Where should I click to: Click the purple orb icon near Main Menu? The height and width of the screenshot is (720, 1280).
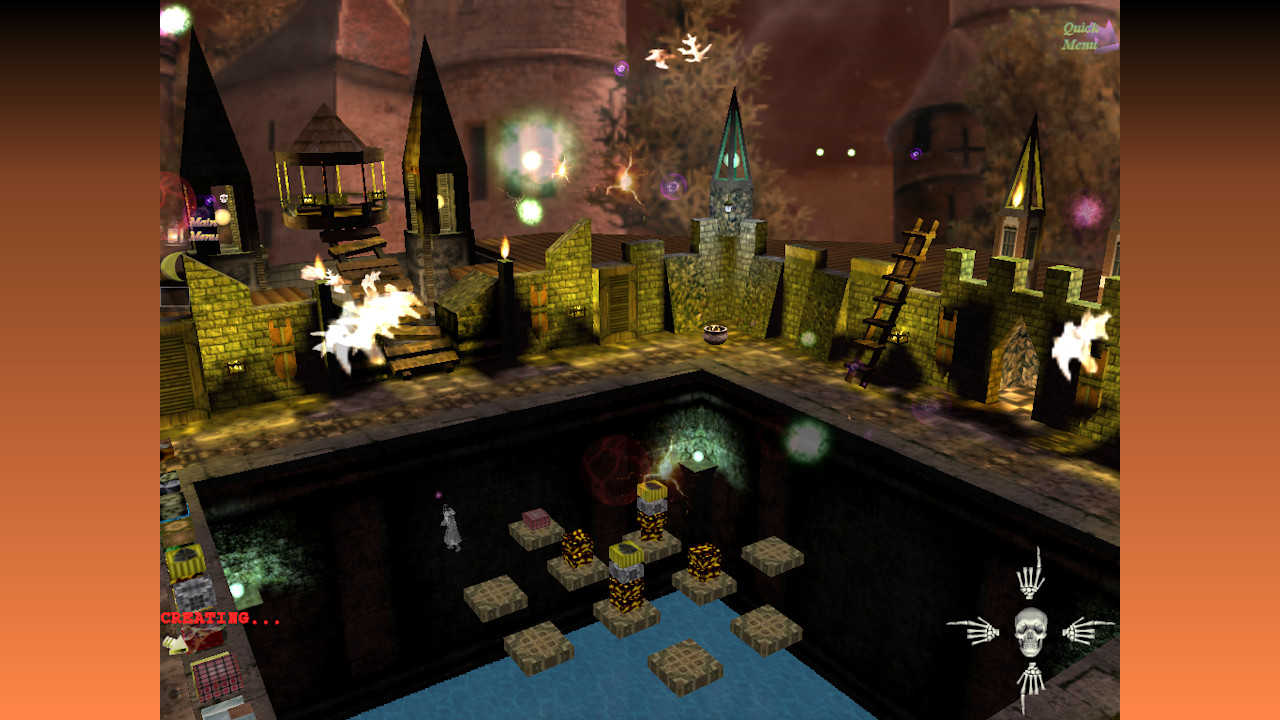pos(209,200)
